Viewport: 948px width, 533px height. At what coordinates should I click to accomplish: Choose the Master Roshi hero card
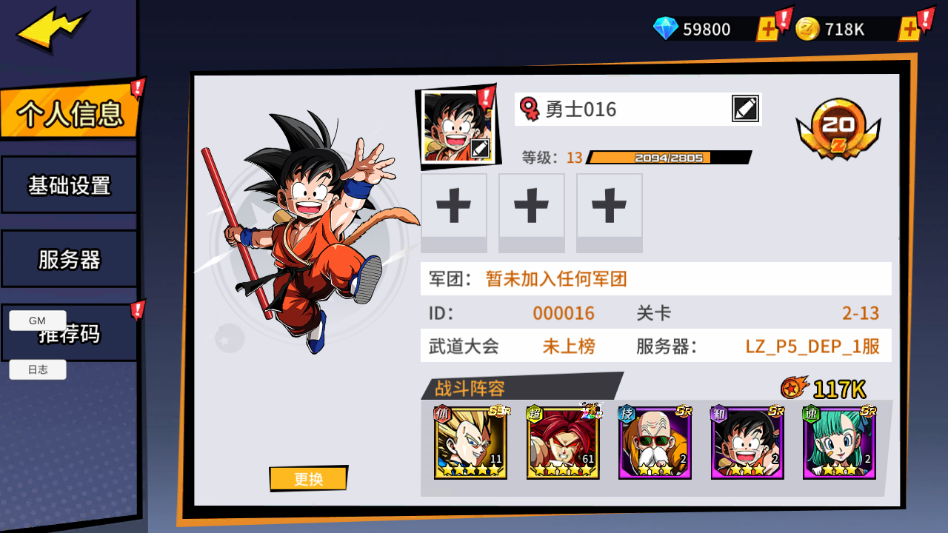pyautogui.click(x=655, y=442)
